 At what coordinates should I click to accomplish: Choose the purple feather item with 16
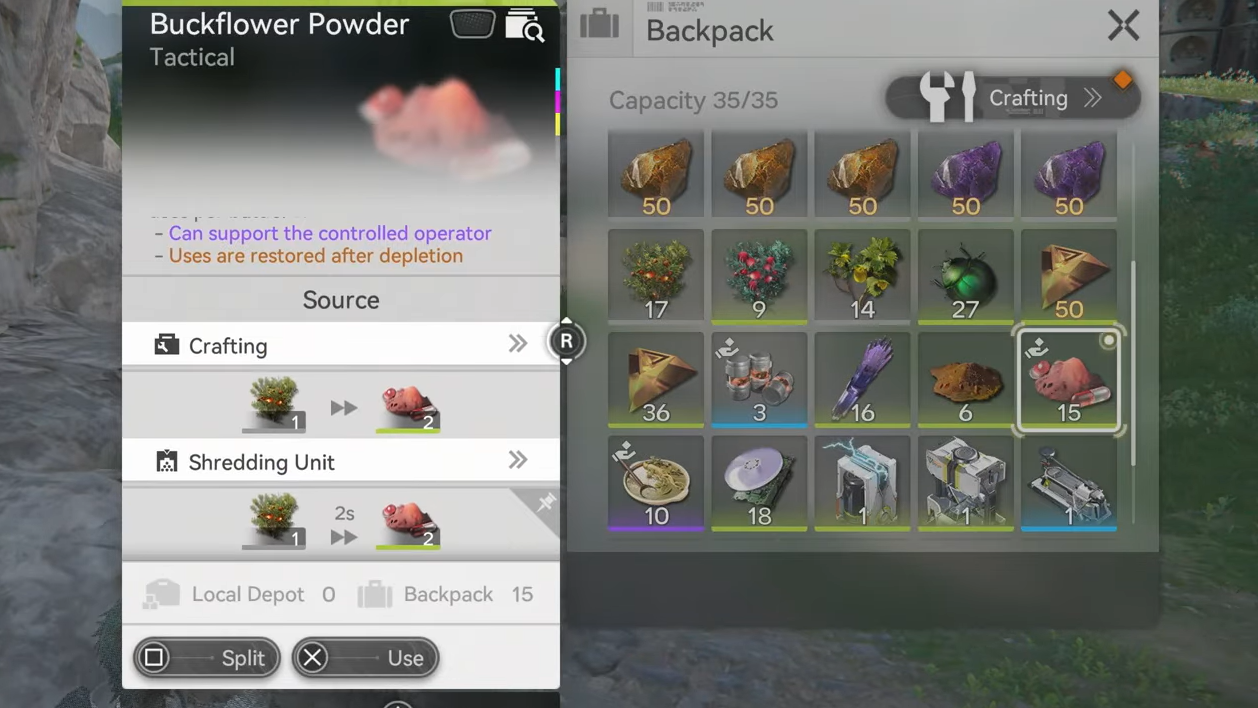(x=862, y=380)
